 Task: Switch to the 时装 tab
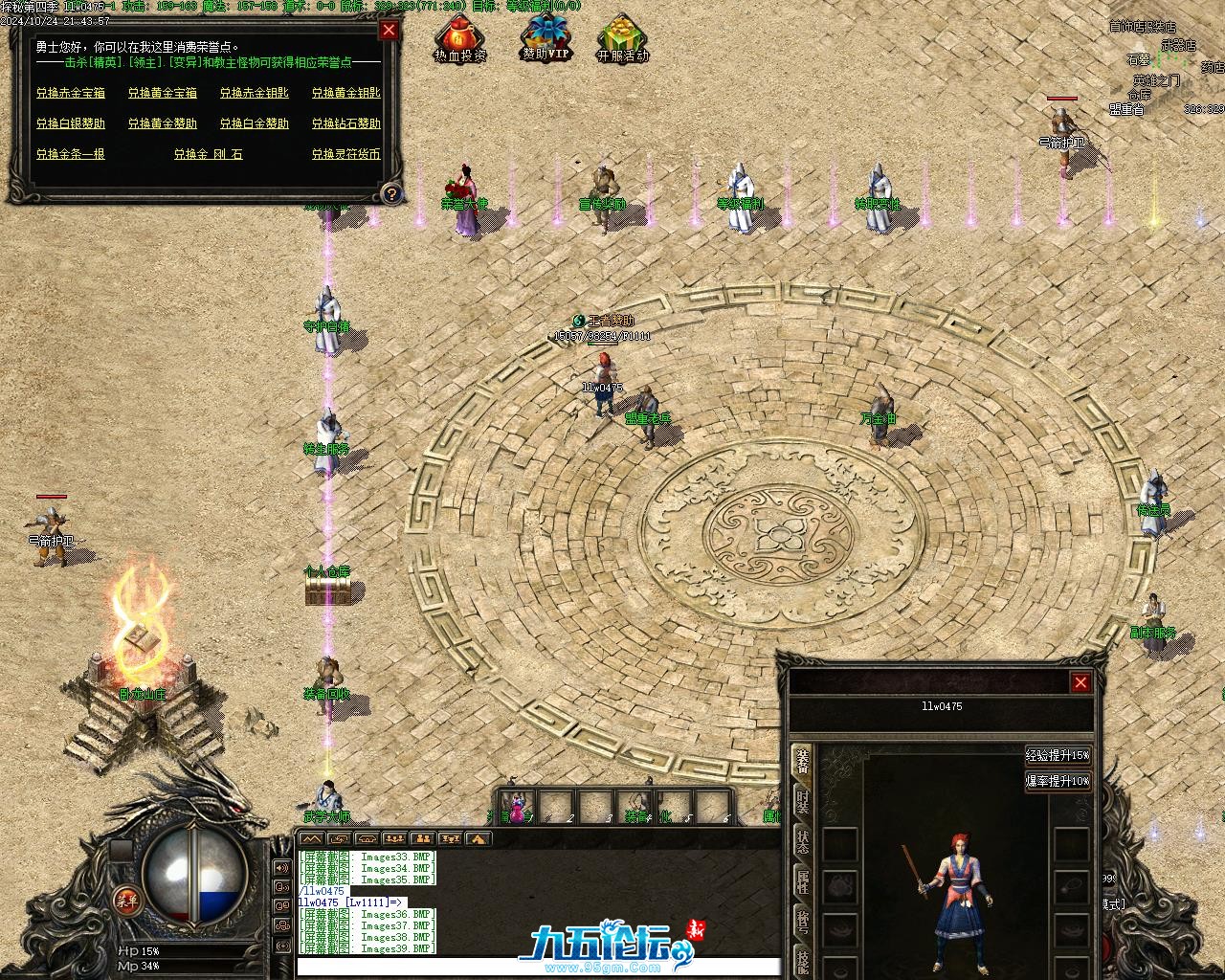[x=802, y=802]
